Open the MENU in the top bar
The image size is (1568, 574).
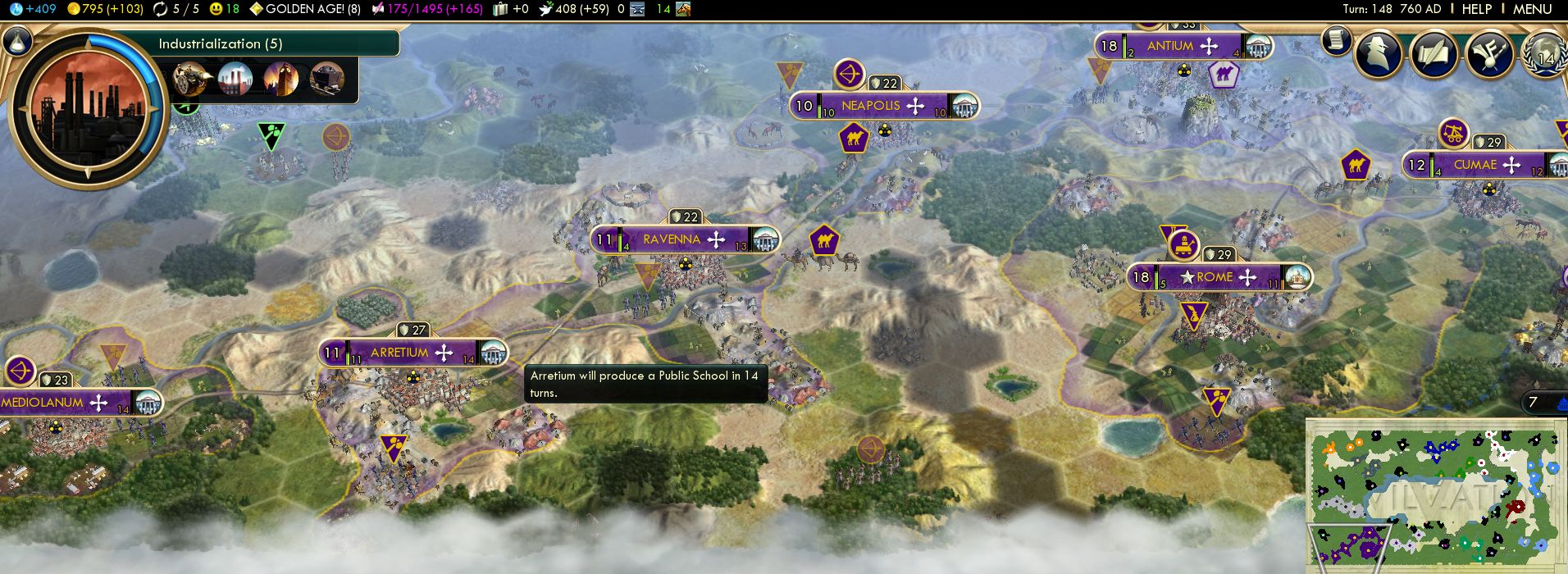[1532, 9]
